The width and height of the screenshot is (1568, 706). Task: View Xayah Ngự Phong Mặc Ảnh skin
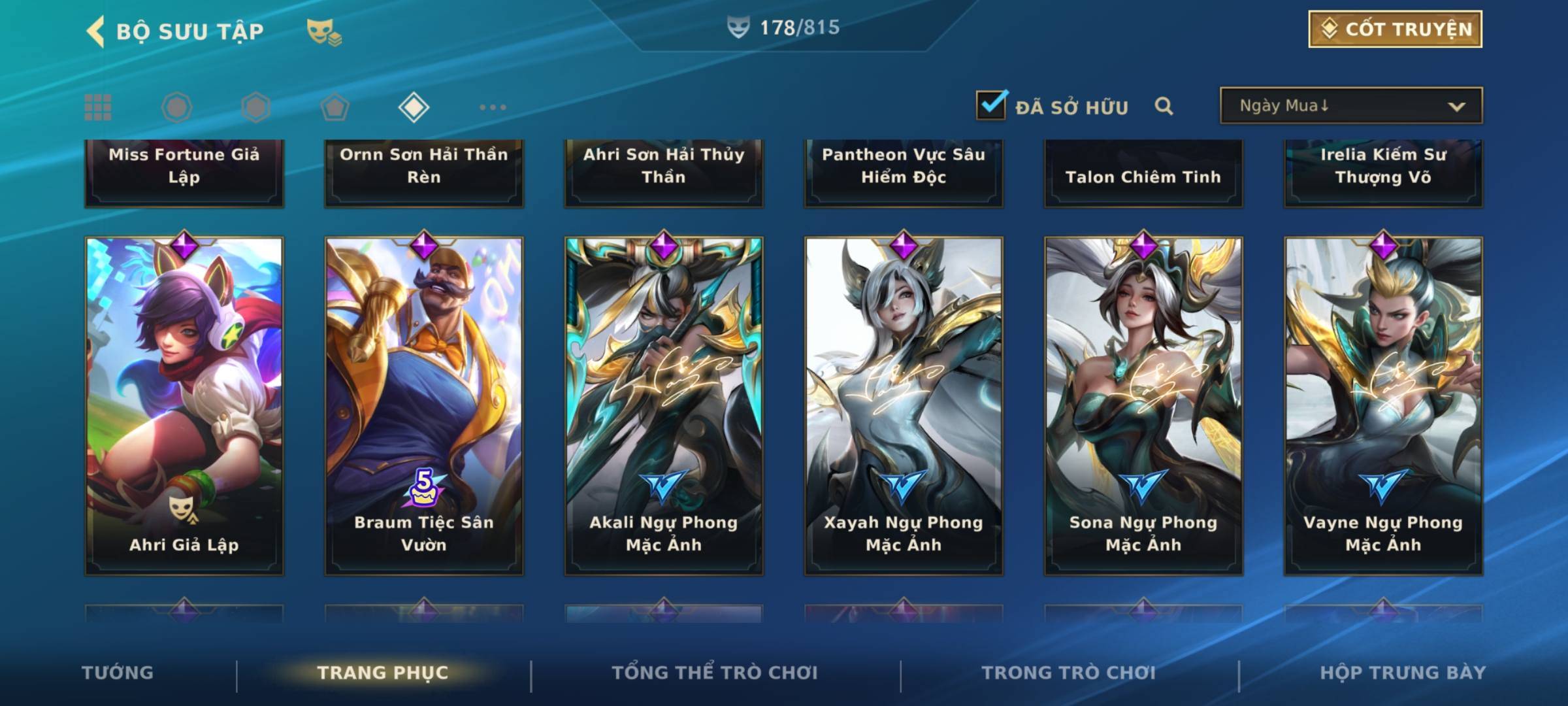(x=904, y=405)
